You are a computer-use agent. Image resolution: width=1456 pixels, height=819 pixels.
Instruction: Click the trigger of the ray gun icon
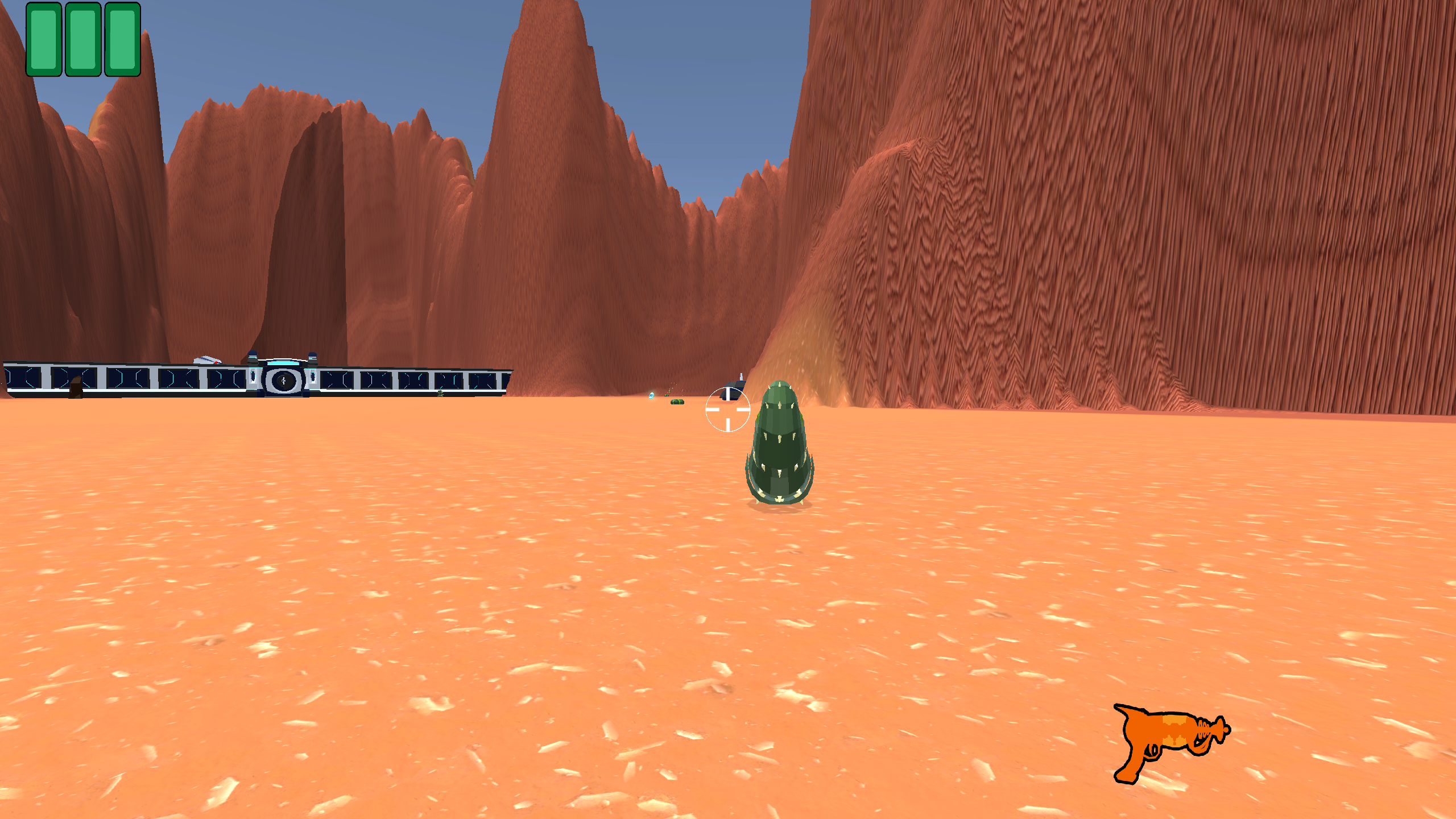pyautogui.click(x=1150, y=752)
